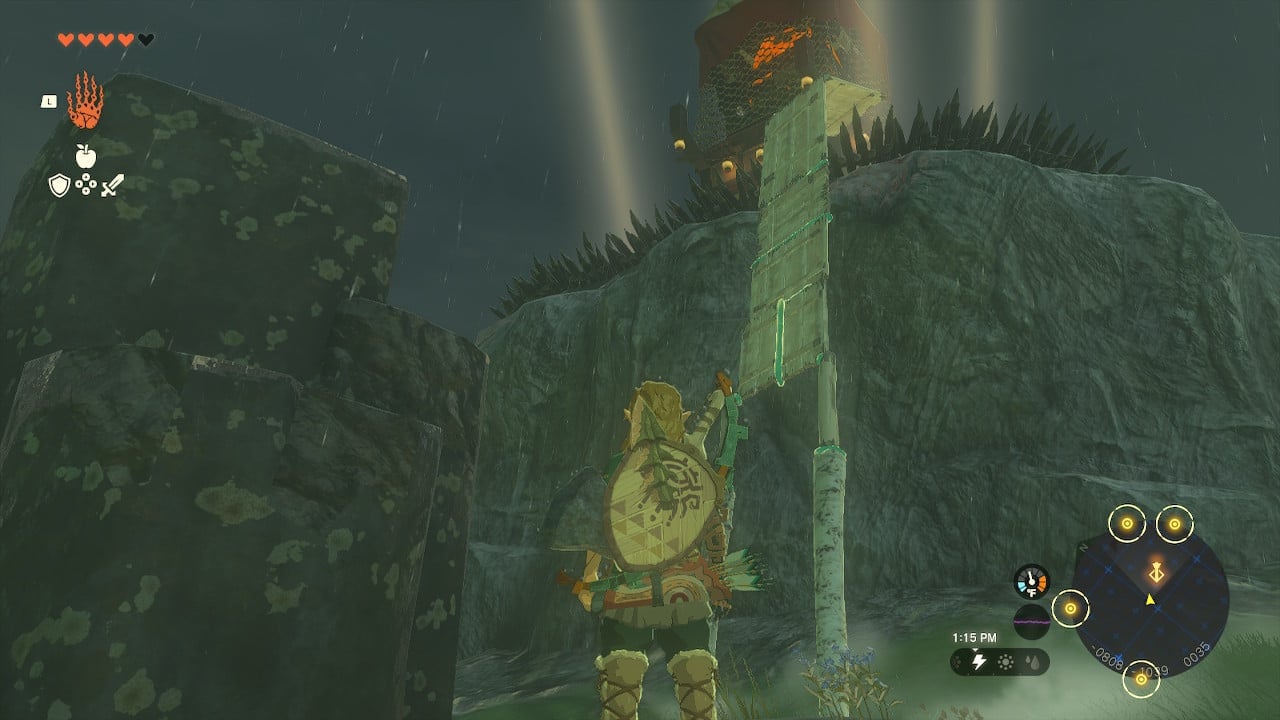Click the lower glowing shrine marker on minimap

click(1141, 679)
